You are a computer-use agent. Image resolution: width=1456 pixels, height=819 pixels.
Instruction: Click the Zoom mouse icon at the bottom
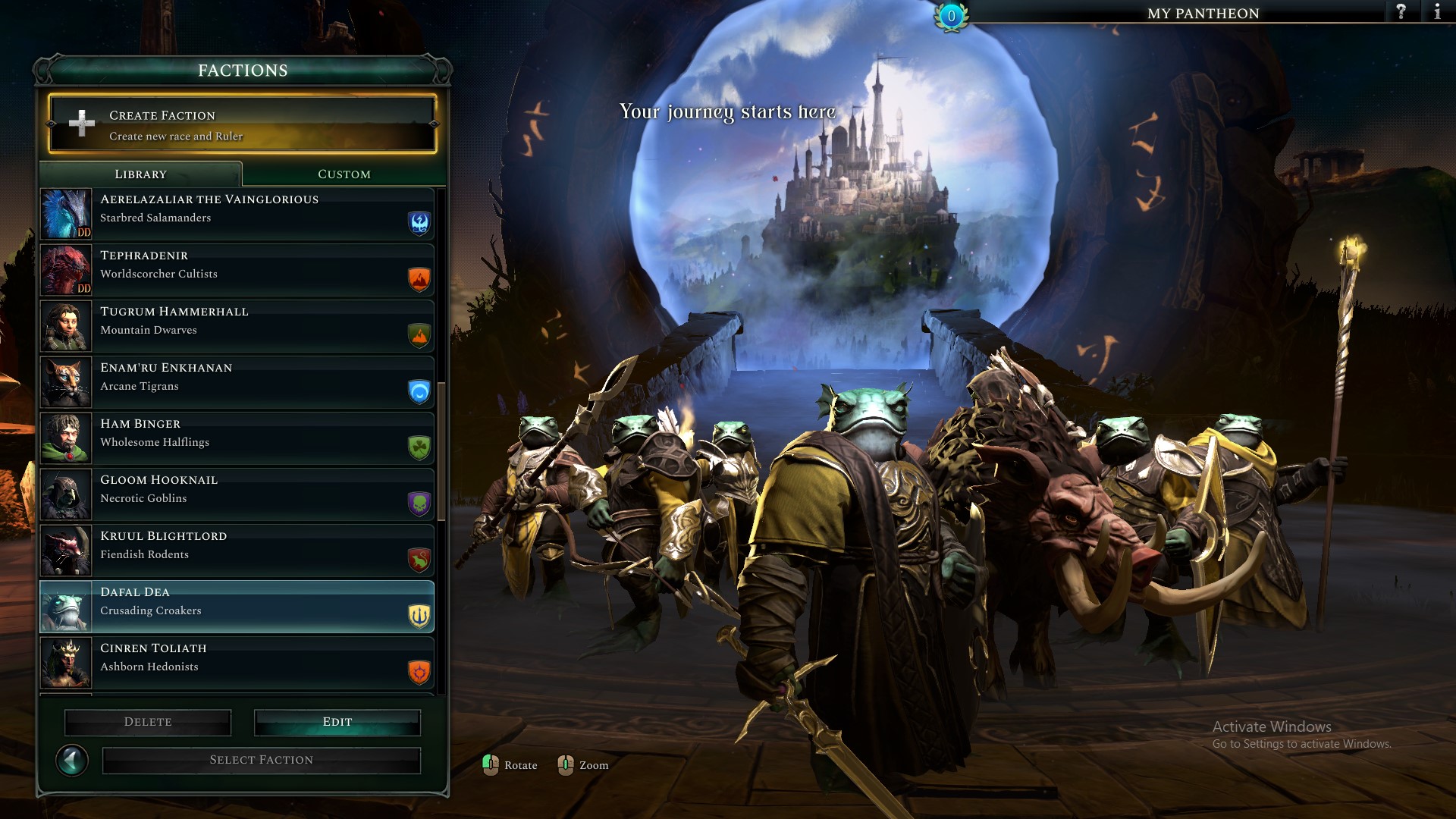tap(565, 764)
